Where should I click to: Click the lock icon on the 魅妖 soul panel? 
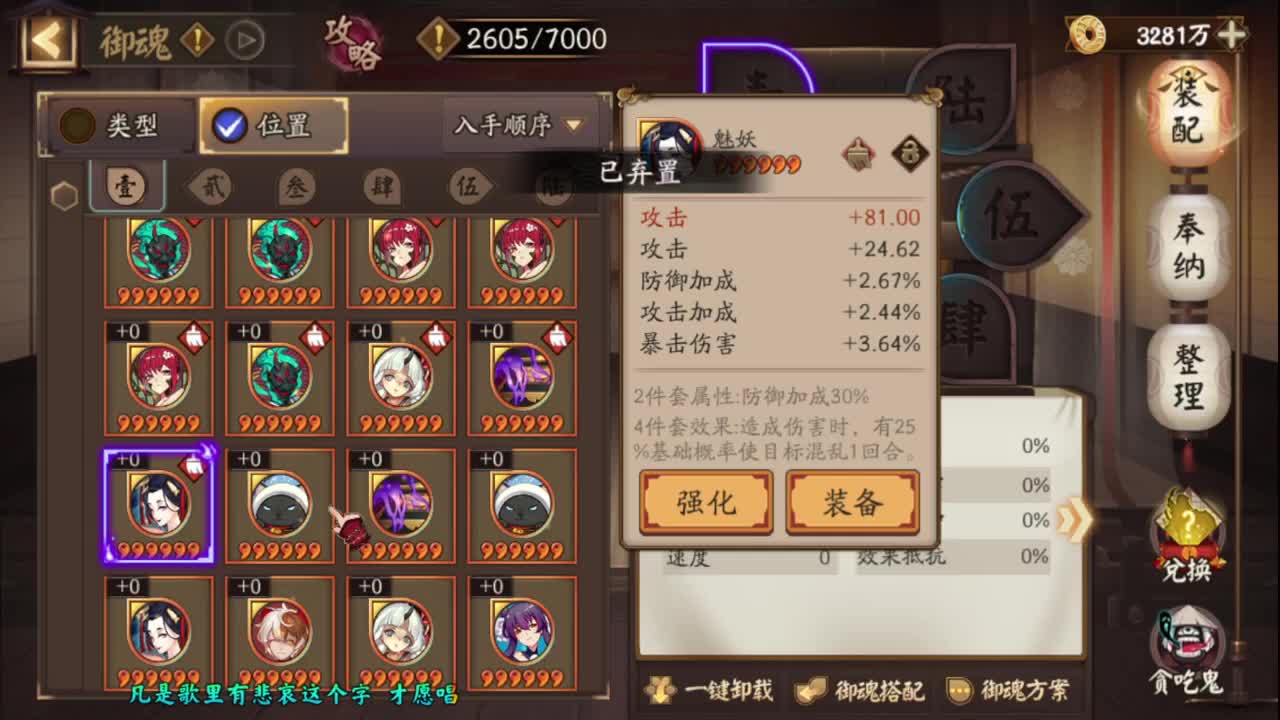click(x=911, y=153)
